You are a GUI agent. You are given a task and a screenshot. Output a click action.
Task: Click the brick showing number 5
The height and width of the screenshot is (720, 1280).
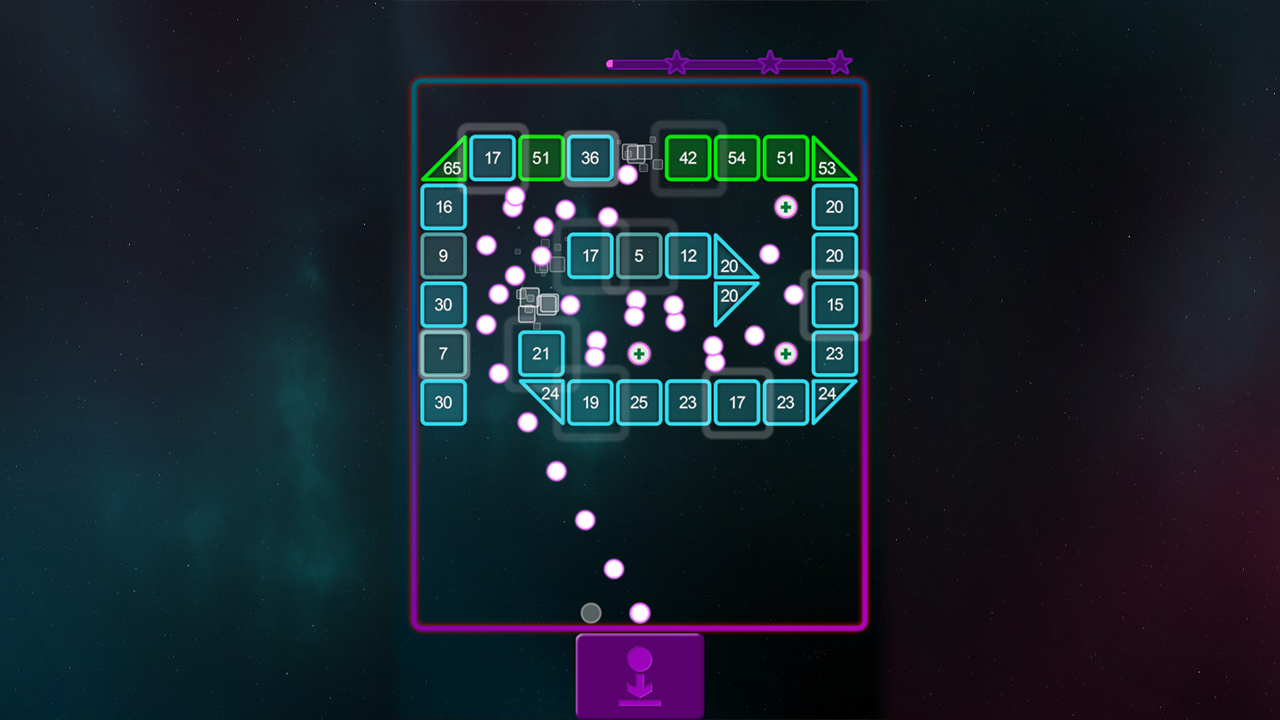(638, 255)
